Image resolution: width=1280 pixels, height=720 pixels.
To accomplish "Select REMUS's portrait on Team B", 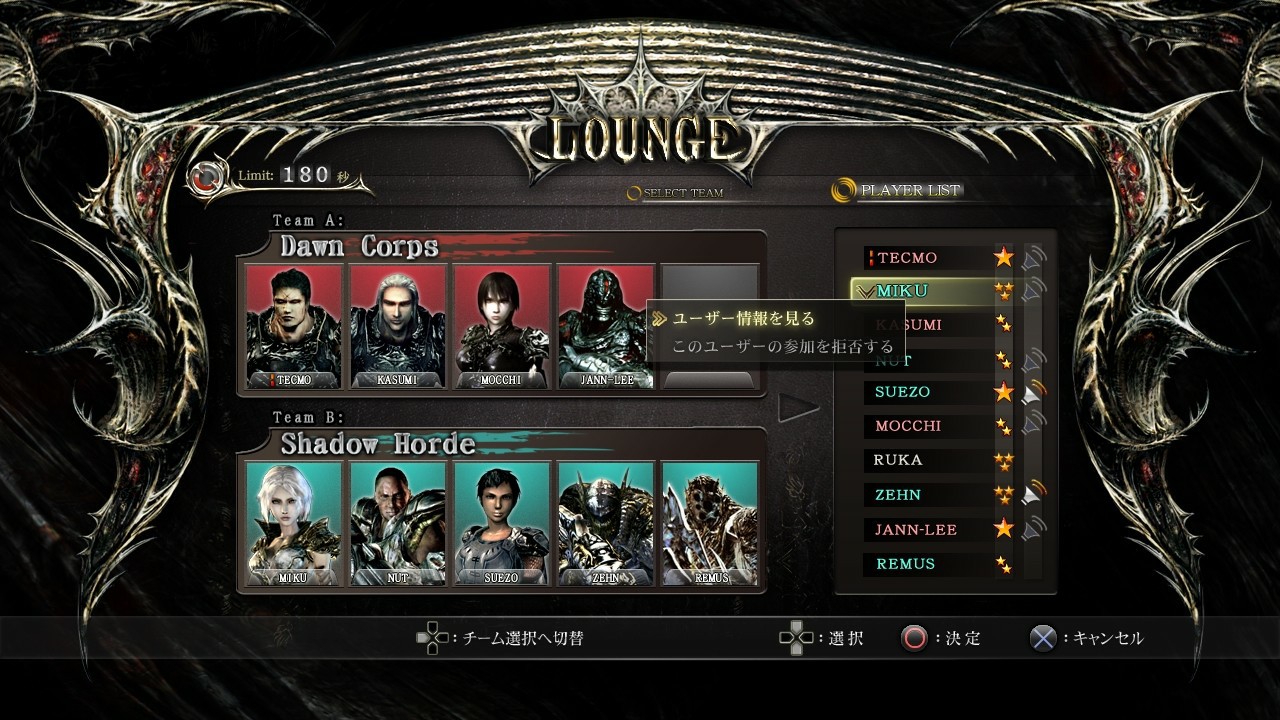I will click(709, 522).
